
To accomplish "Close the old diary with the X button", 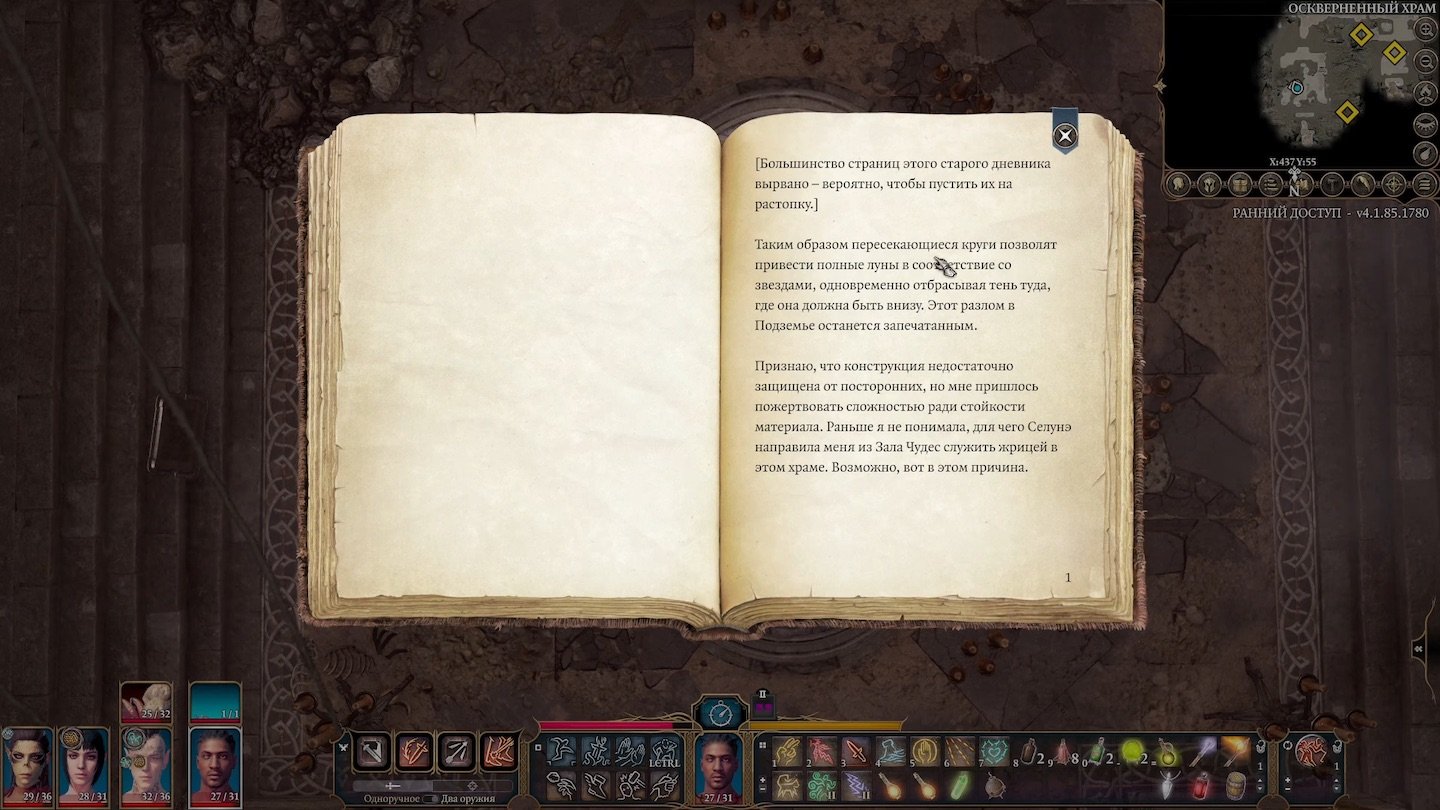I will (x=1064, y=137).
